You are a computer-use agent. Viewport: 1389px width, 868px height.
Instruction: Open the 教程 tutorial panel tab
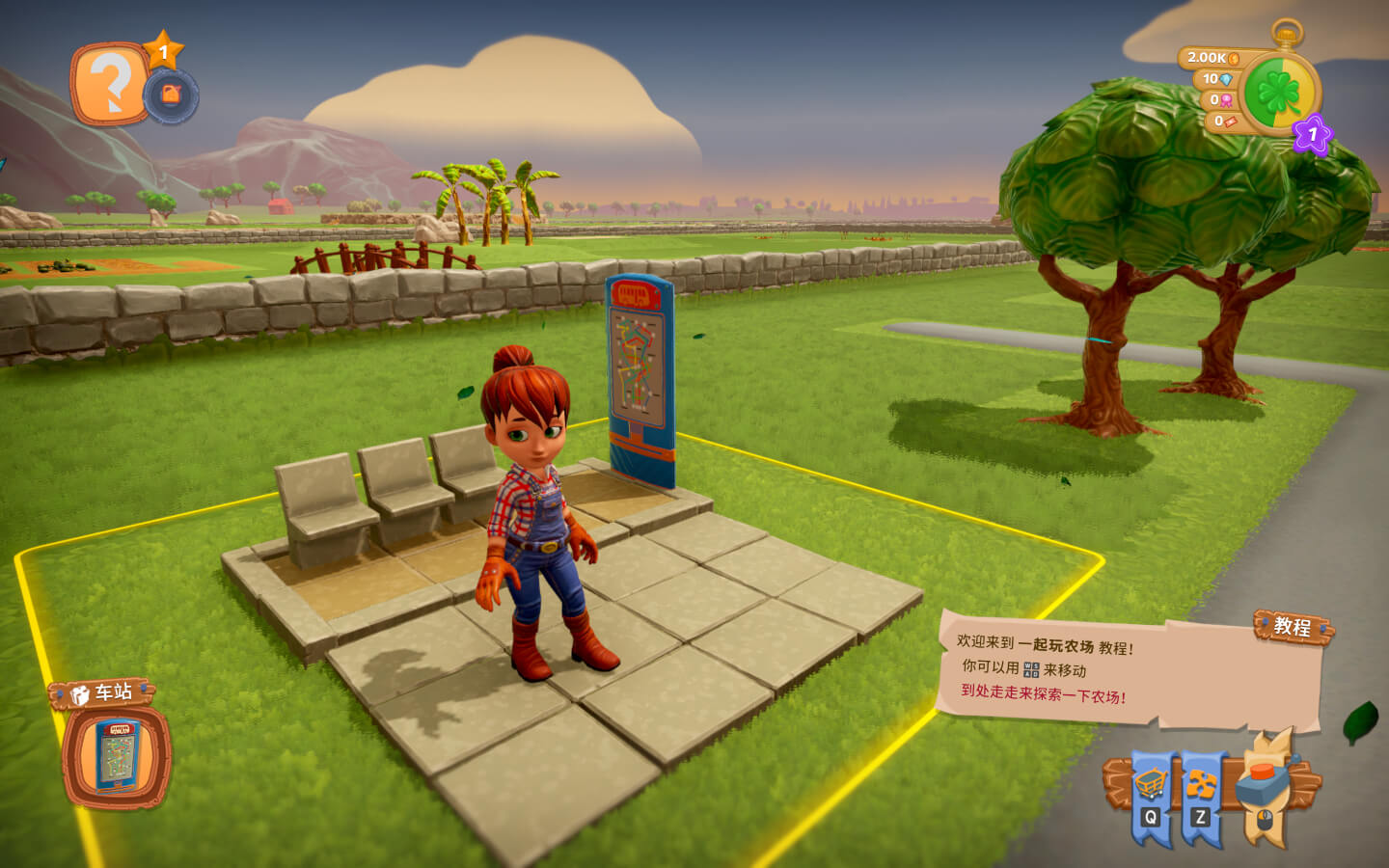point(1293,627)
